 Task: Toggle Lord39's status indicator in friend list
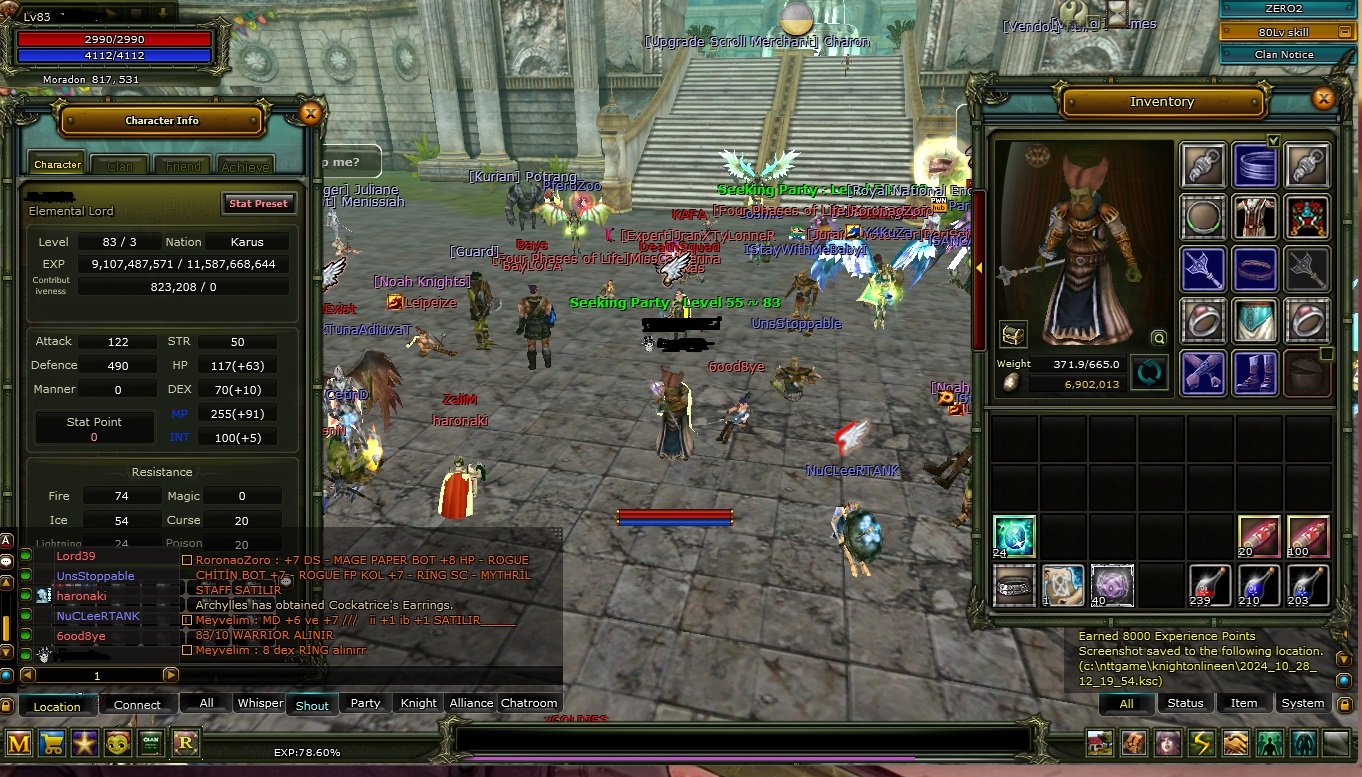[25, 556]
